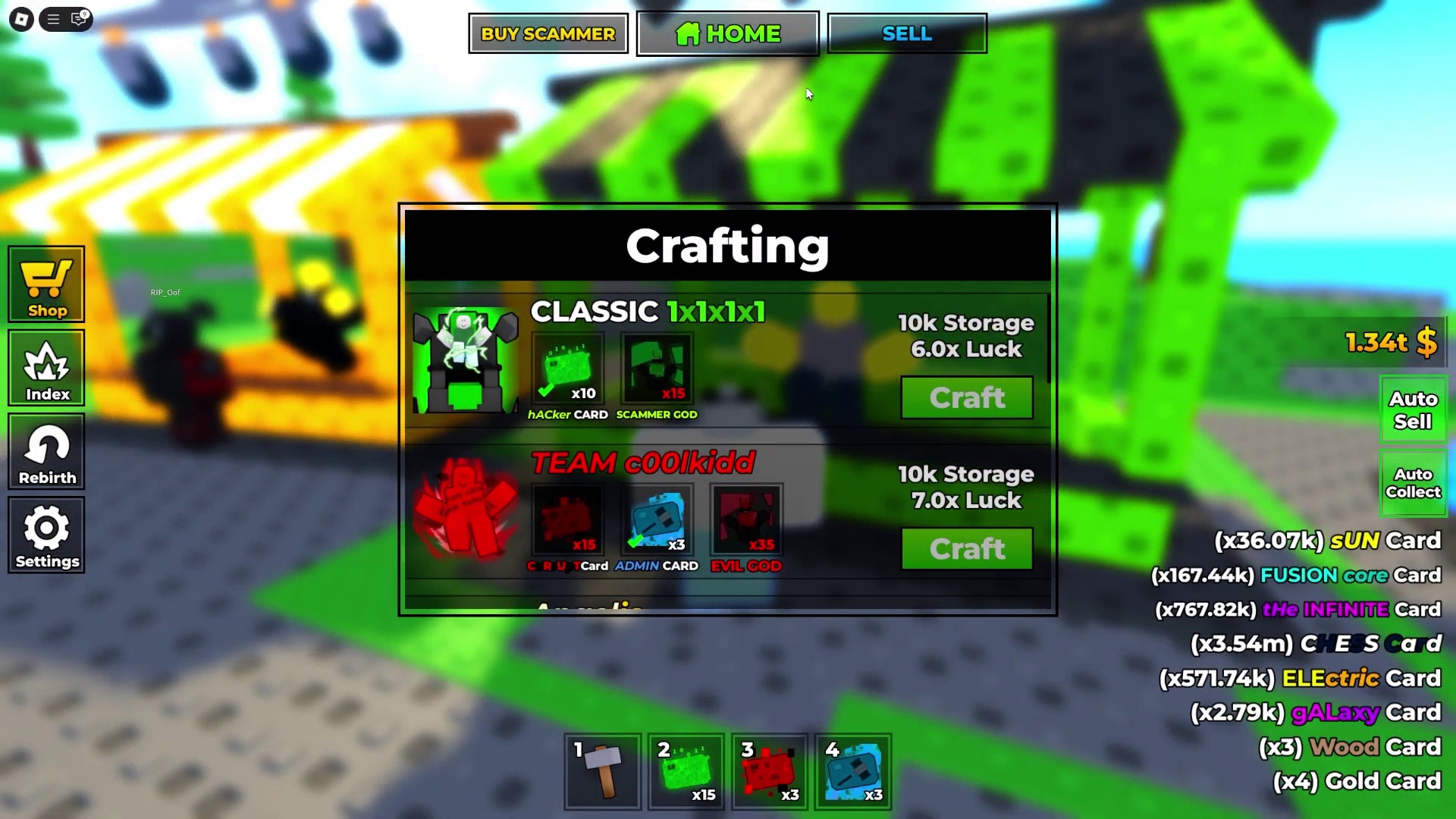Select the Scammer God ingredient slot
The image size is (1456, 819).
coord(657,369)
